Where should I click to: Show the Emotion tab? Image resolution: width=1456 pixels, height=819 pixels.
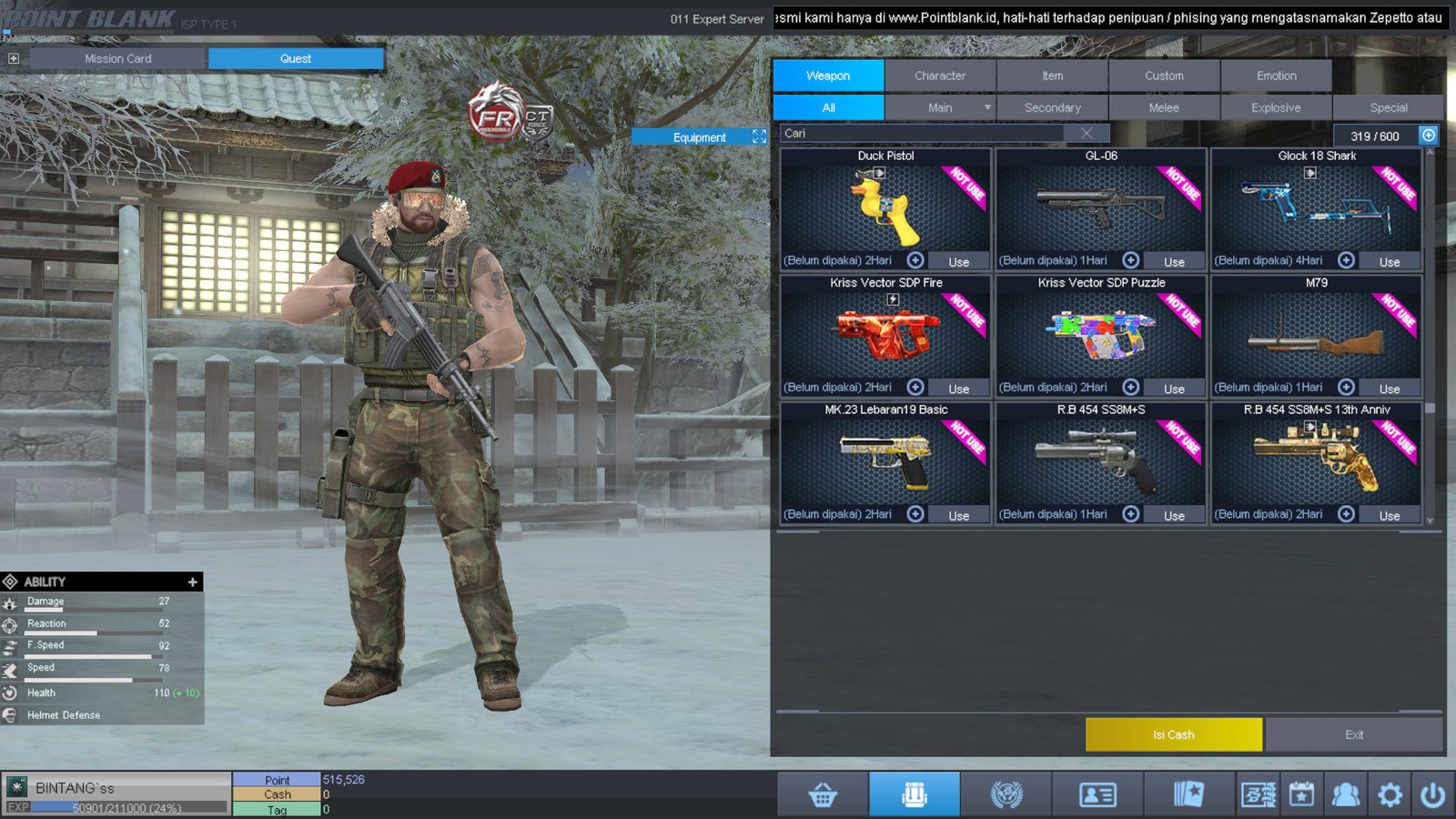click(x=1276, y=76)
